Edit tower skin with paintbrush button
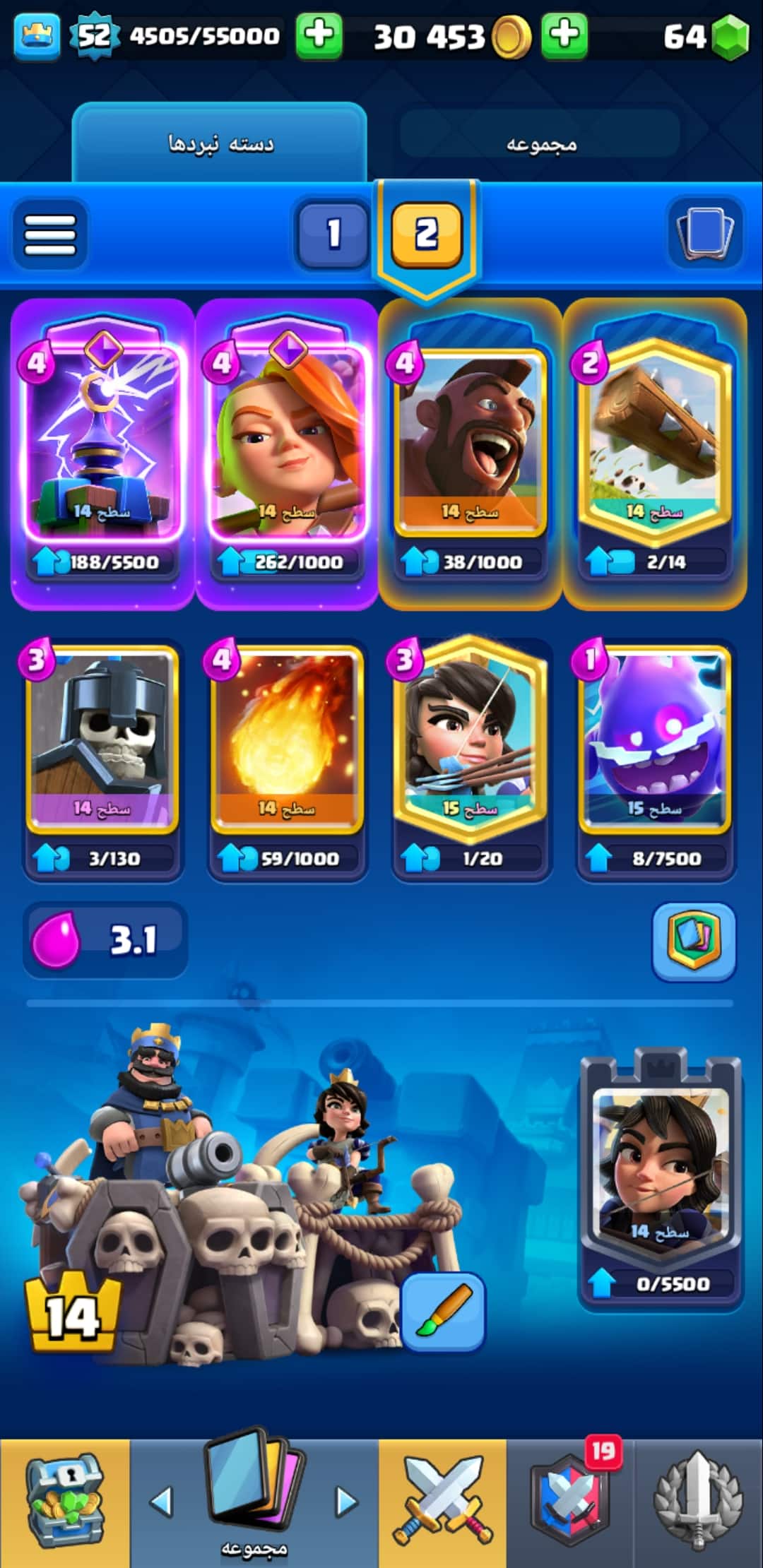This screenshot has height=1568, width=763. click(443, 1312)
